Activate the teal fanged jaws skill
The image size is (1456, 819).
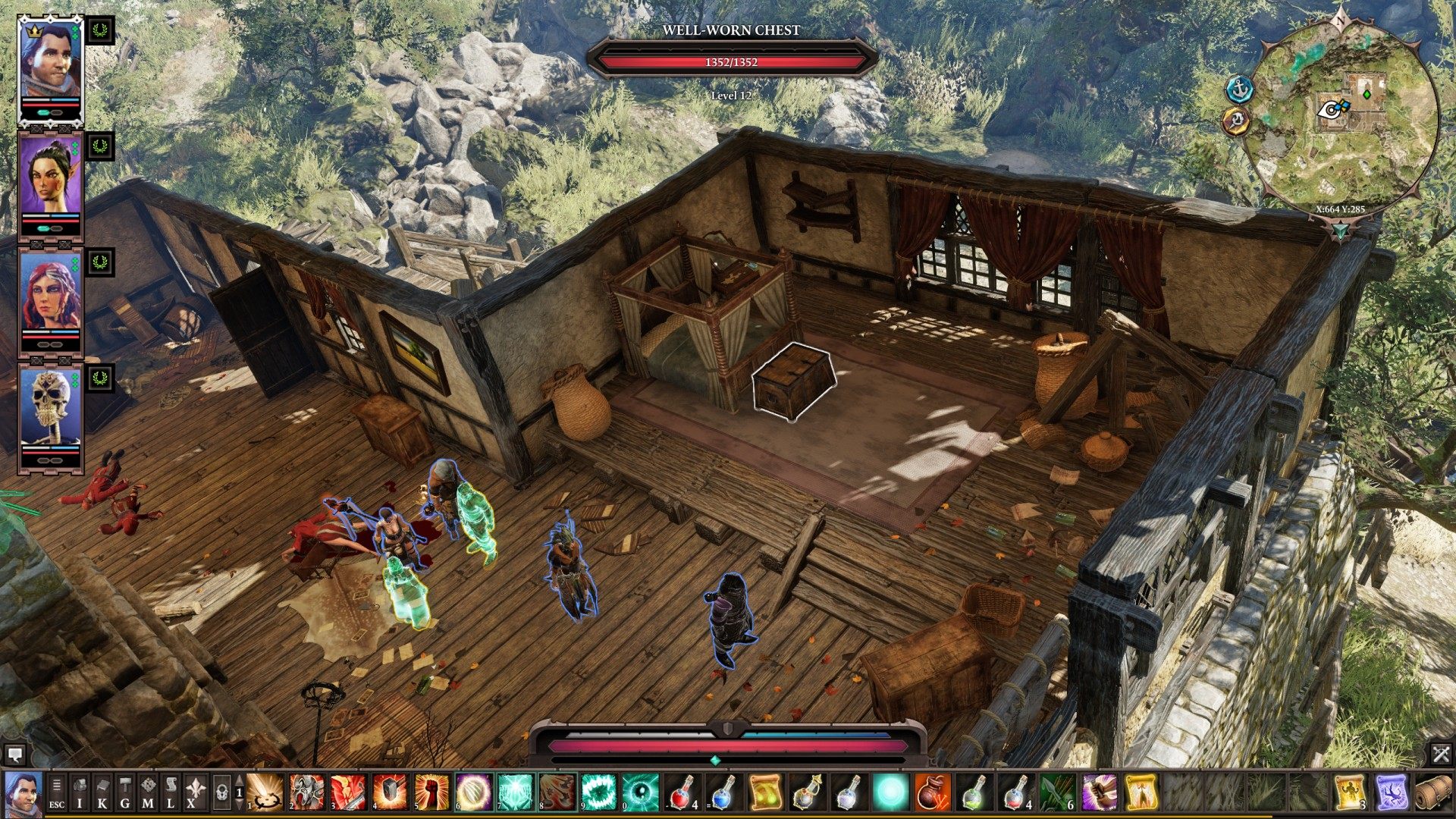(598, 792)
